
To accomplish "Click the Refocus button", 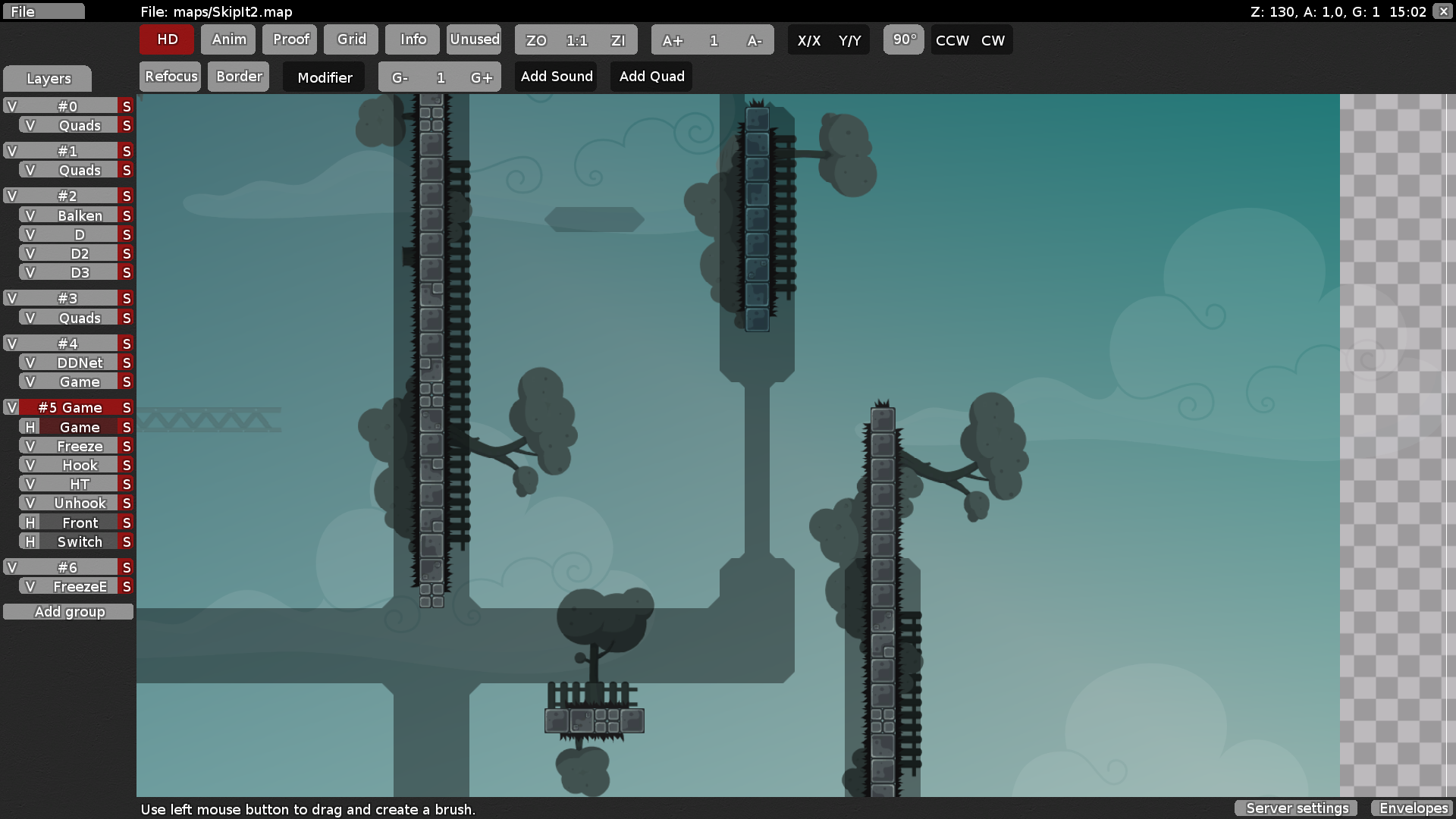I will (171, 77).
